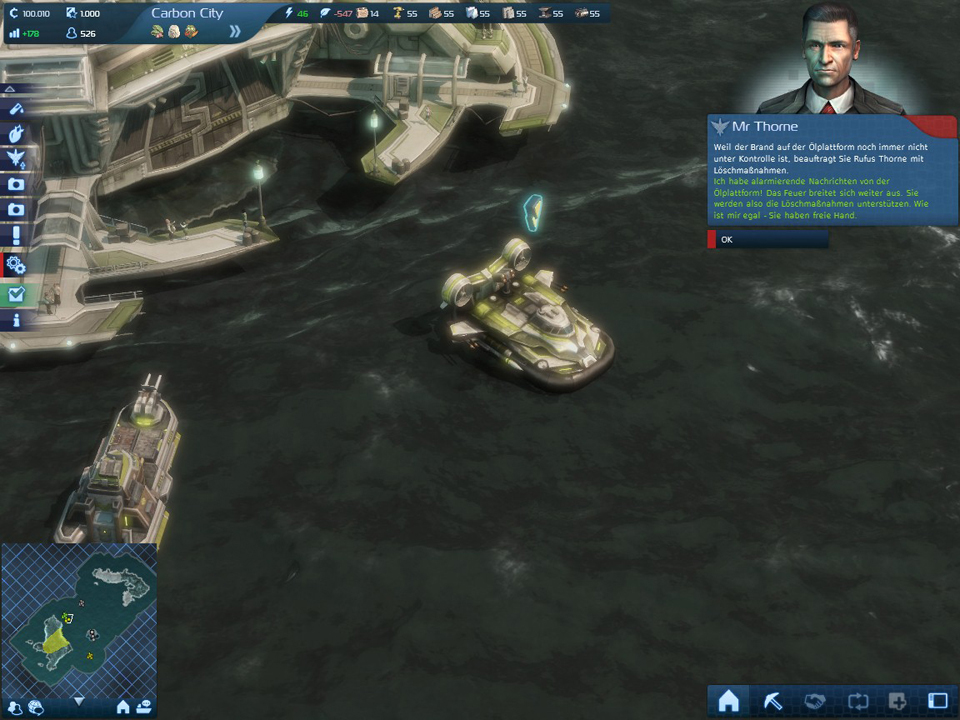Expand the Carbon City panel double arrows

[235, 31]
